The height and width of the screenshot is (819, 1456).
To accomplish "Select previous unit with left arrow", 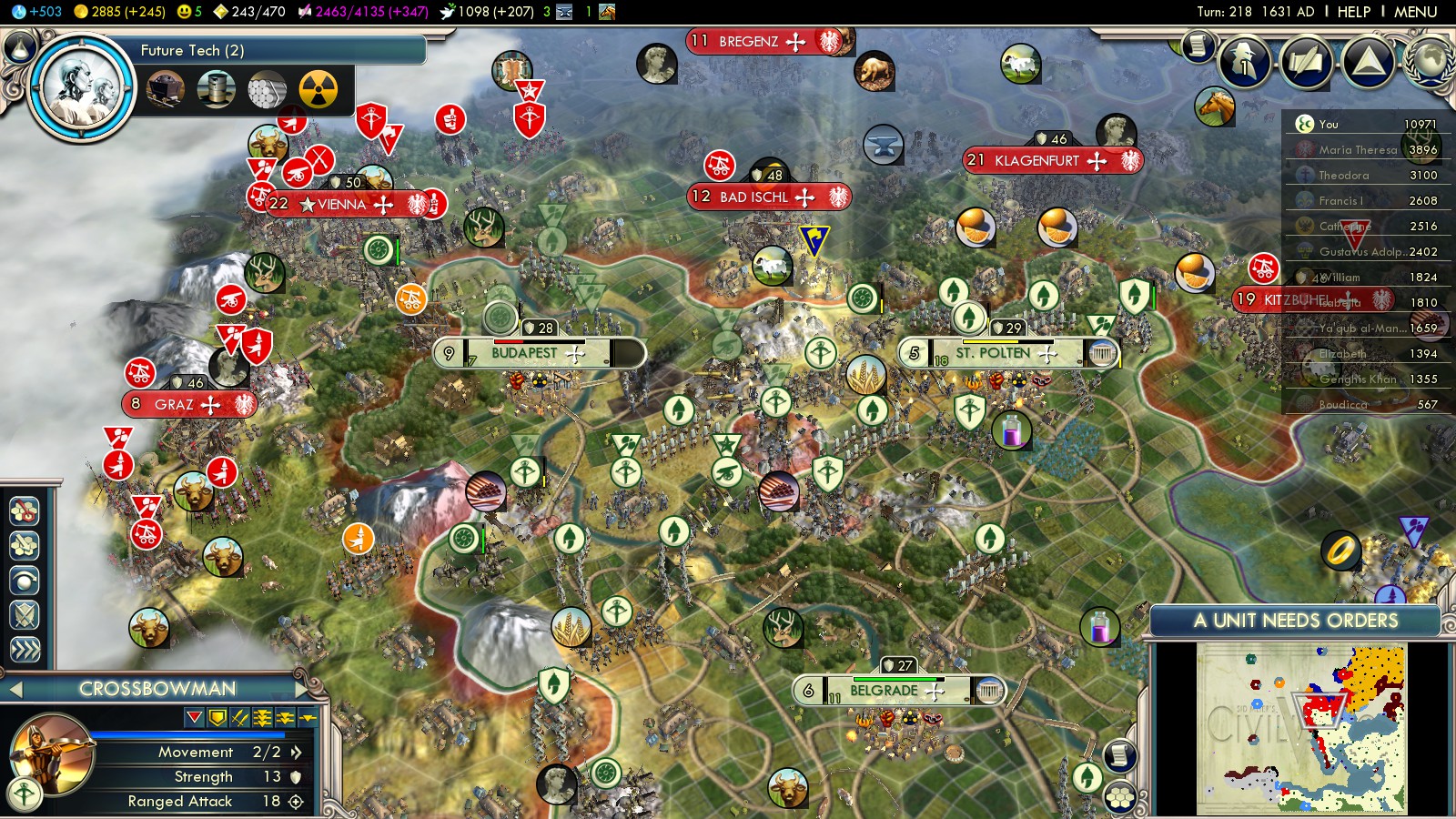I will point(15,689).
